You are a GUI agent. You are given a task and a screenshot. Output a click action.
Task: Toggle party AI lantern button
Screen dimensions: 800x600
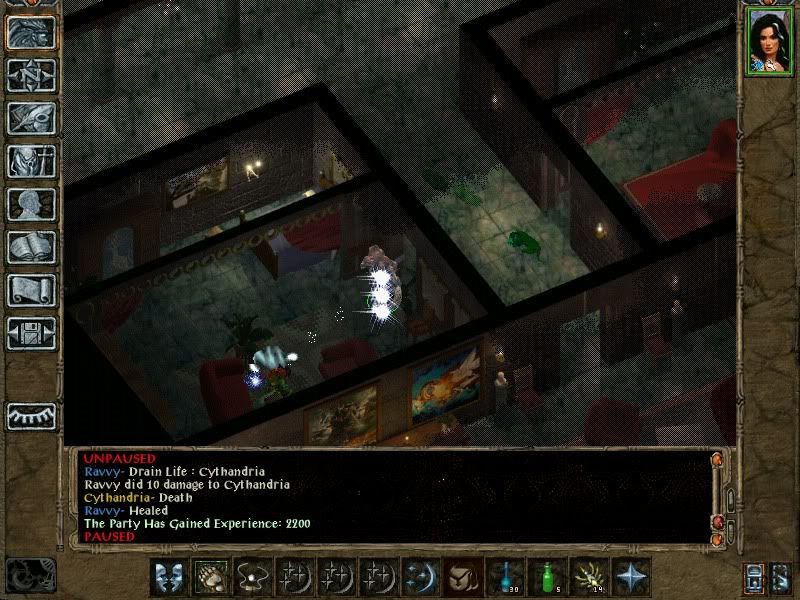click(x=755, y=577)
